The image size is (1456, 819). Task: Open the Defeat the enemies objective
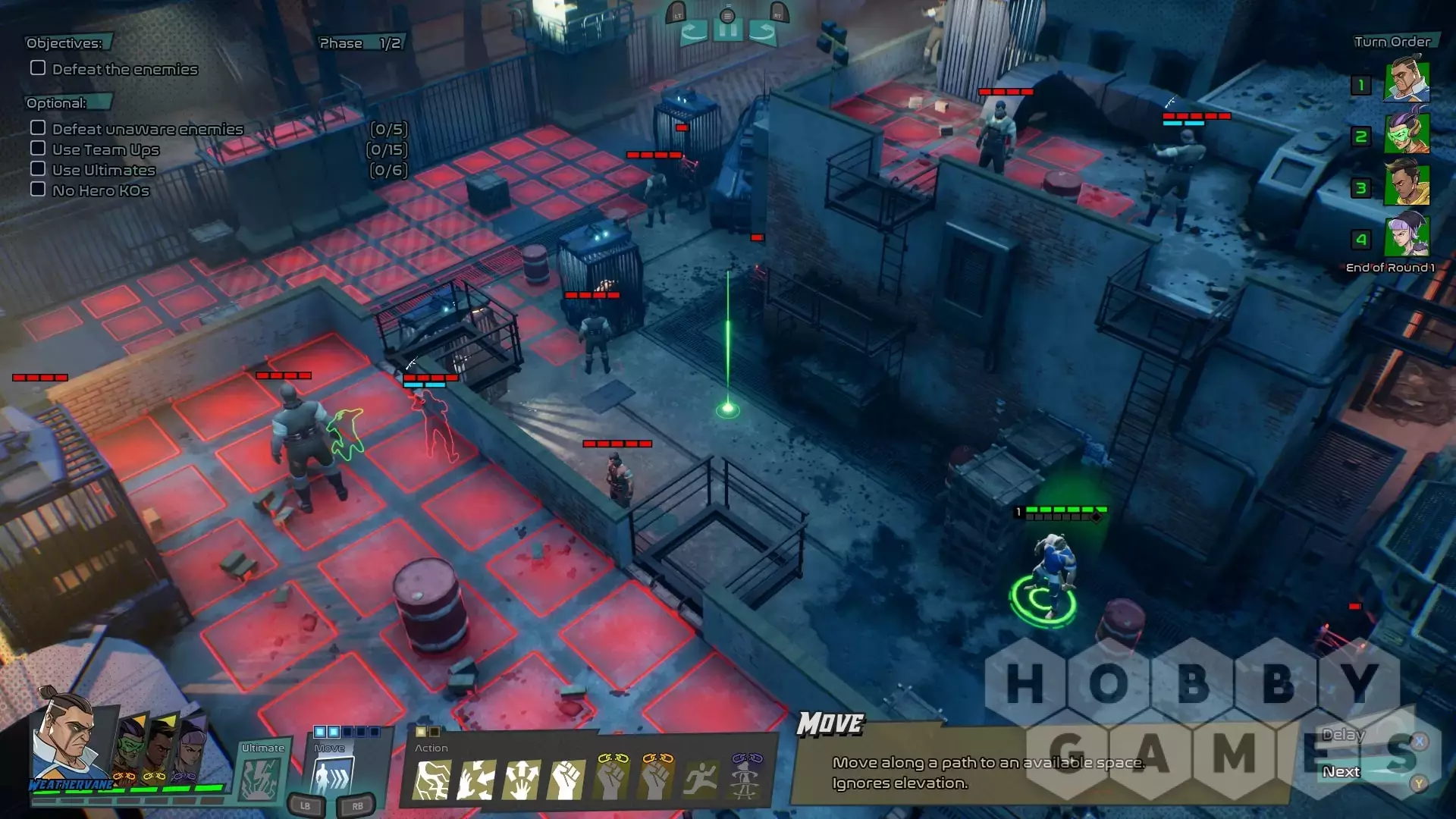[124, 69]
